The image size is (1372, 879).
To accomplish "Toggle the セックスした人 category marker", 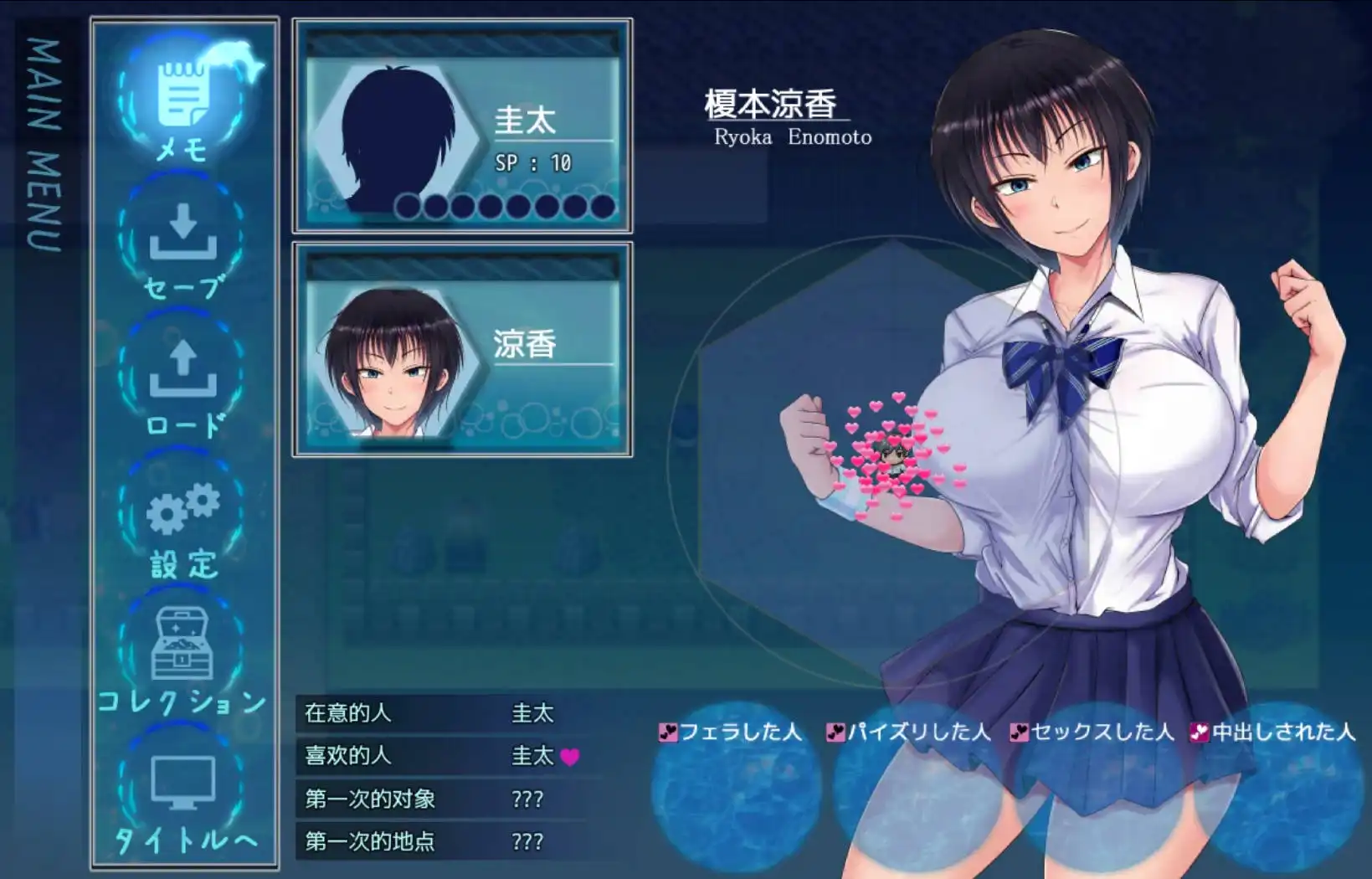I will (1020, 732).
